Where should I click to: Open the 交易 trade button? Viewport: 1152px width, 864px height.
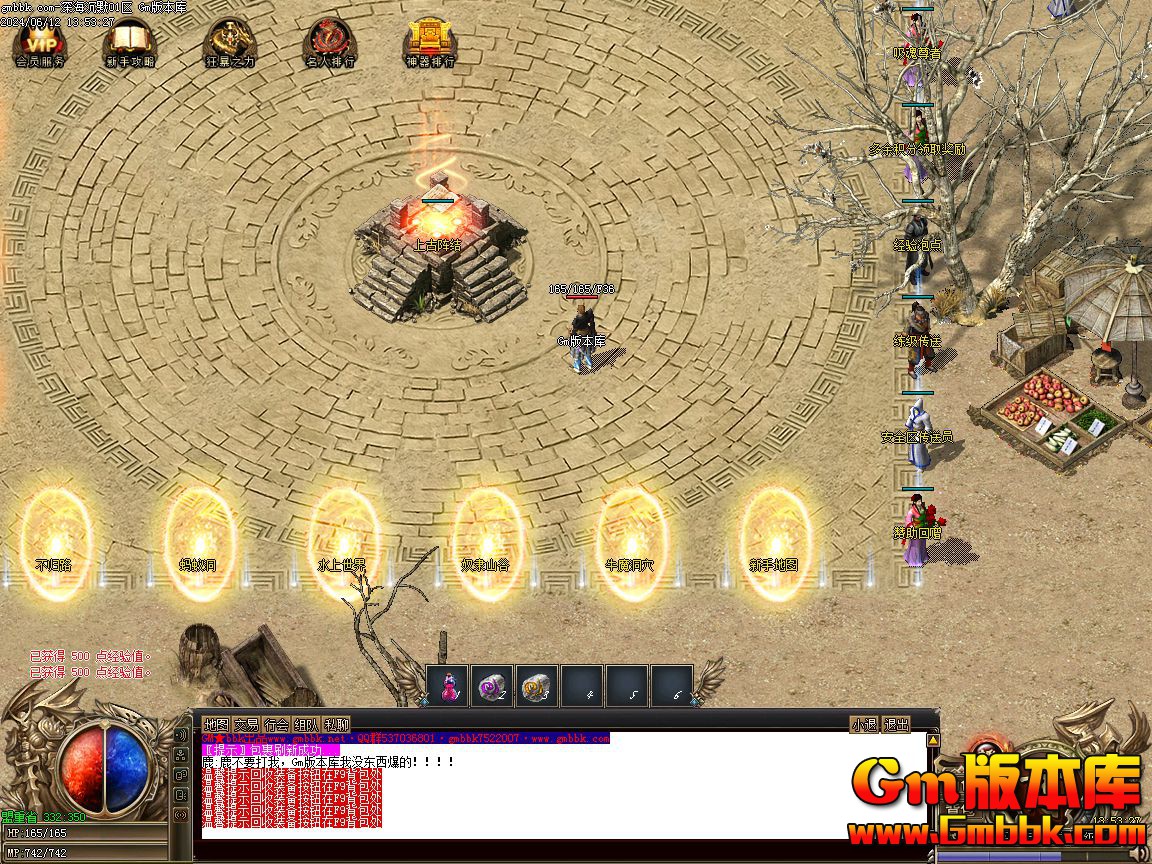tap(246, 725)
